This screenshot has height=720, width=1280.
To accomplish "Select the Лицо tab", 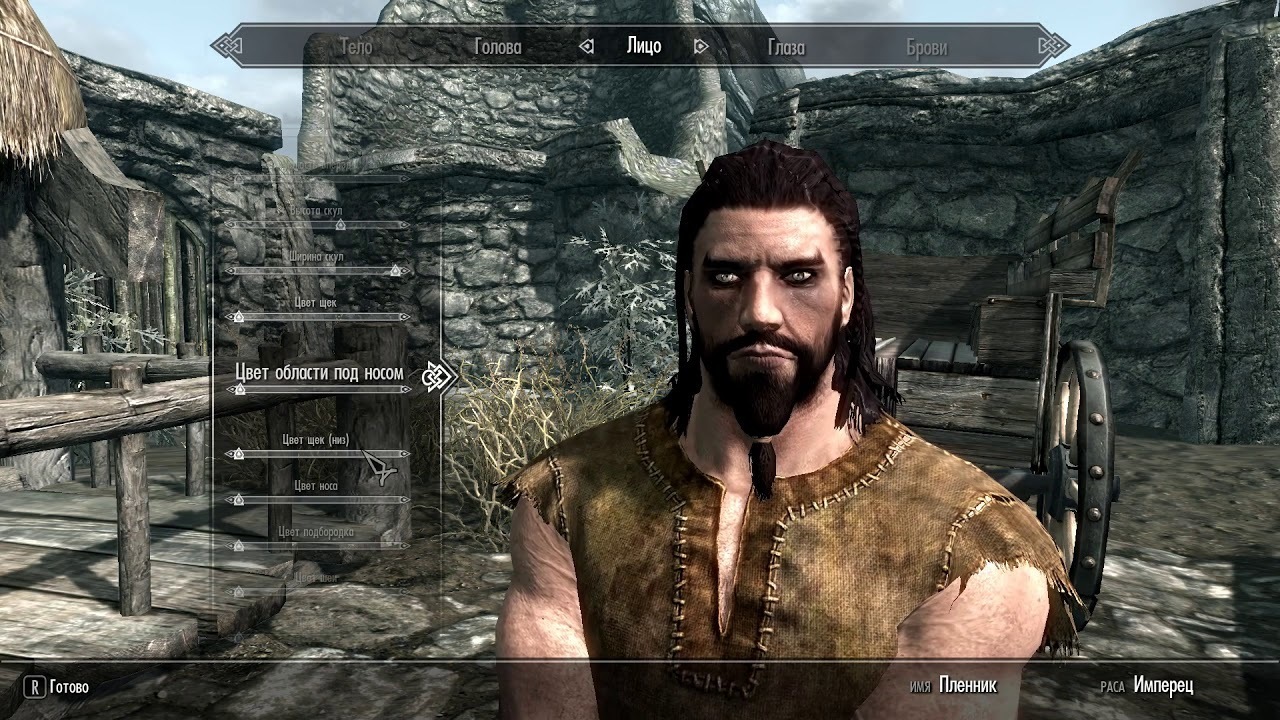I will point(644,46).
